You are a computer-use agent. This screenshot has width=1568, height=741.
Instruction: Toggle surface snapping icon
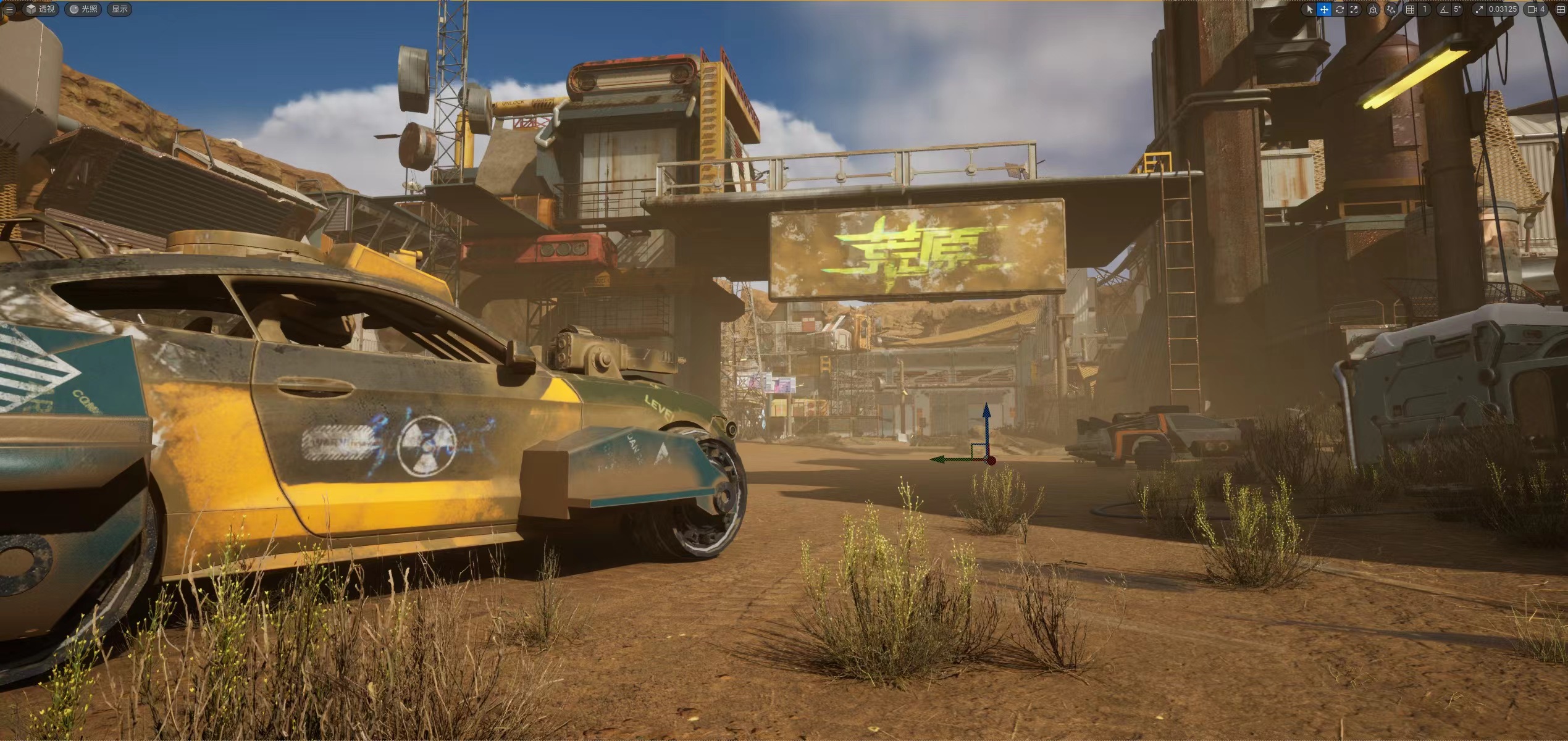pyautogui.click(x=1391, y=9)
